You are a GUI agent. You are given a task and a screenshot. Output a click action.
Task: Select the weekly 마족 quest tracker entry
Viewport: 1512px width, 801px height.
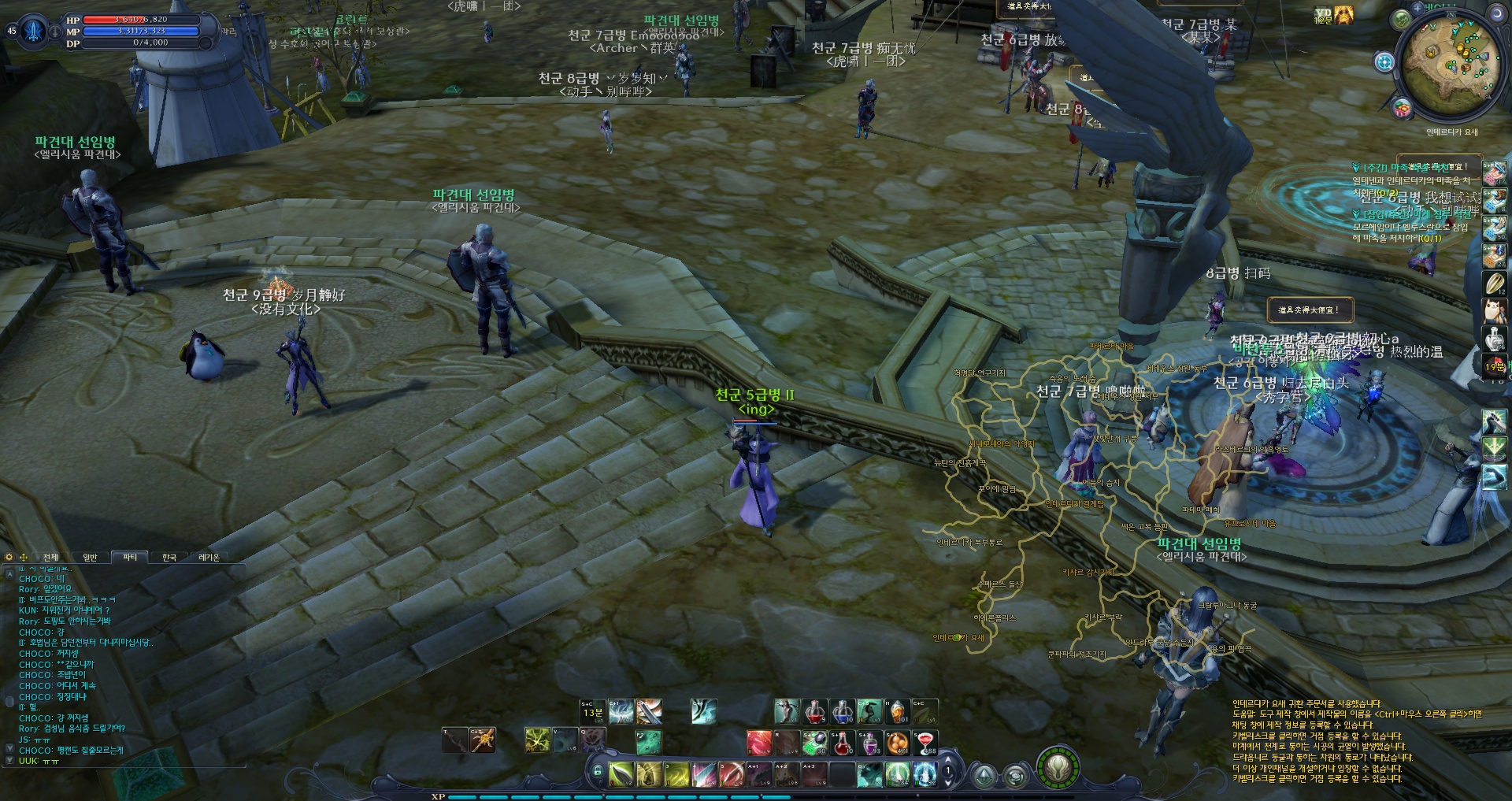pos(1410,168)
